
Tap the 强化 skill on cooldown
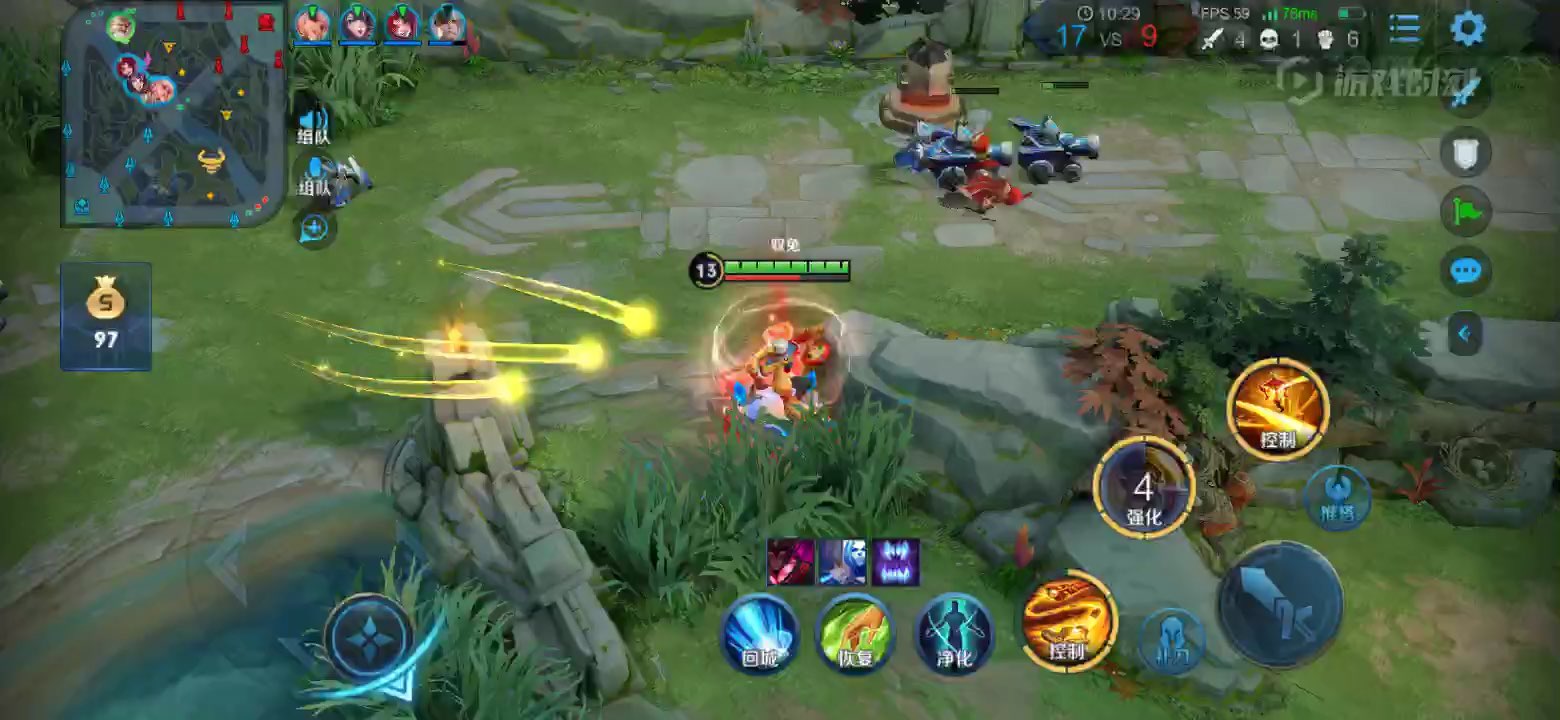pyautogui.click(x=1144, y=488)
